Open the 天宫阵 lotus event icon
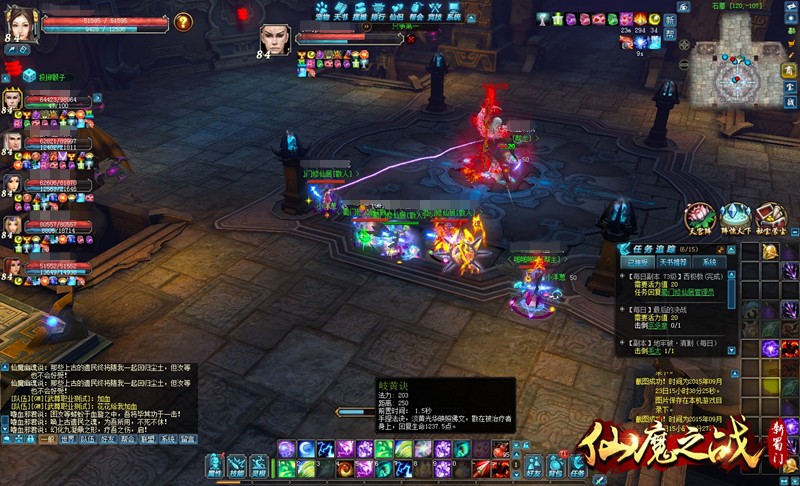Screen dimensions: 800x486 (700, 218)
